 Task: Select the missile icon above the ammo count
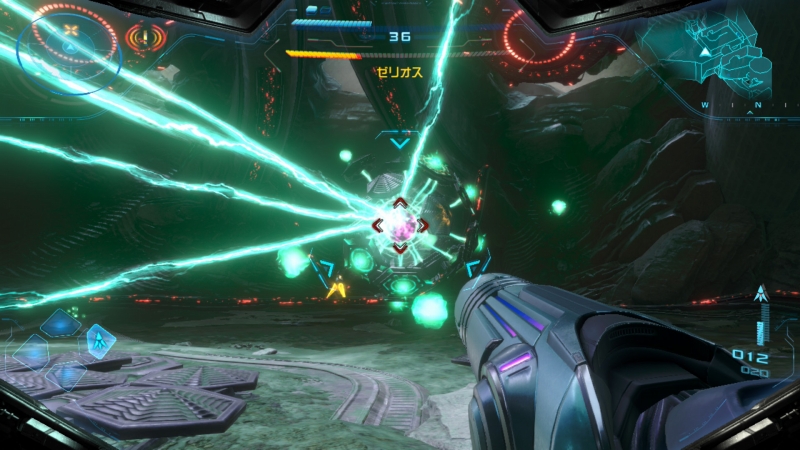tap(762, 295)
